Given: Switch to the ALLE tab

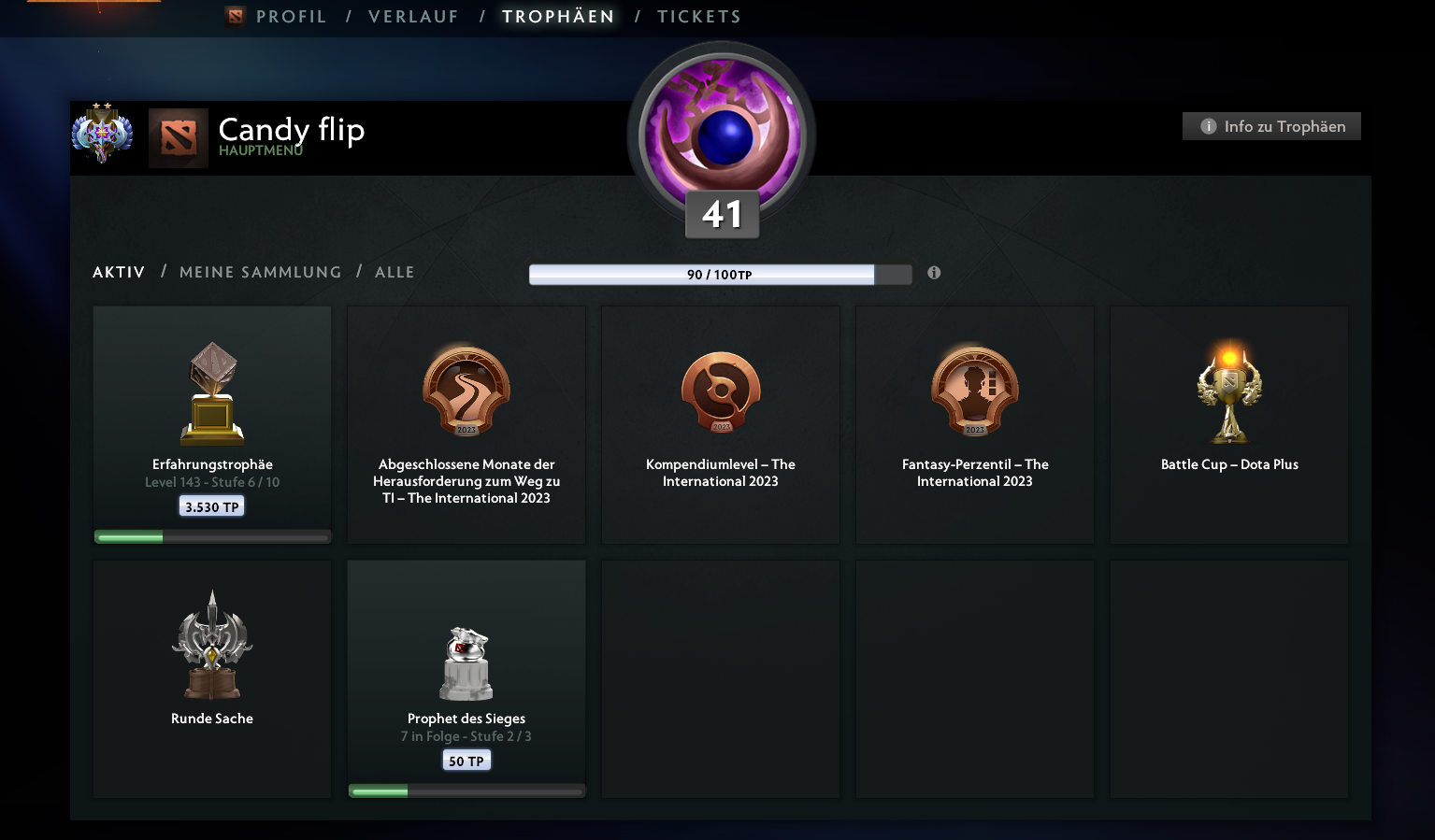Looking at the screenshot, I should [x=395, y=272].
